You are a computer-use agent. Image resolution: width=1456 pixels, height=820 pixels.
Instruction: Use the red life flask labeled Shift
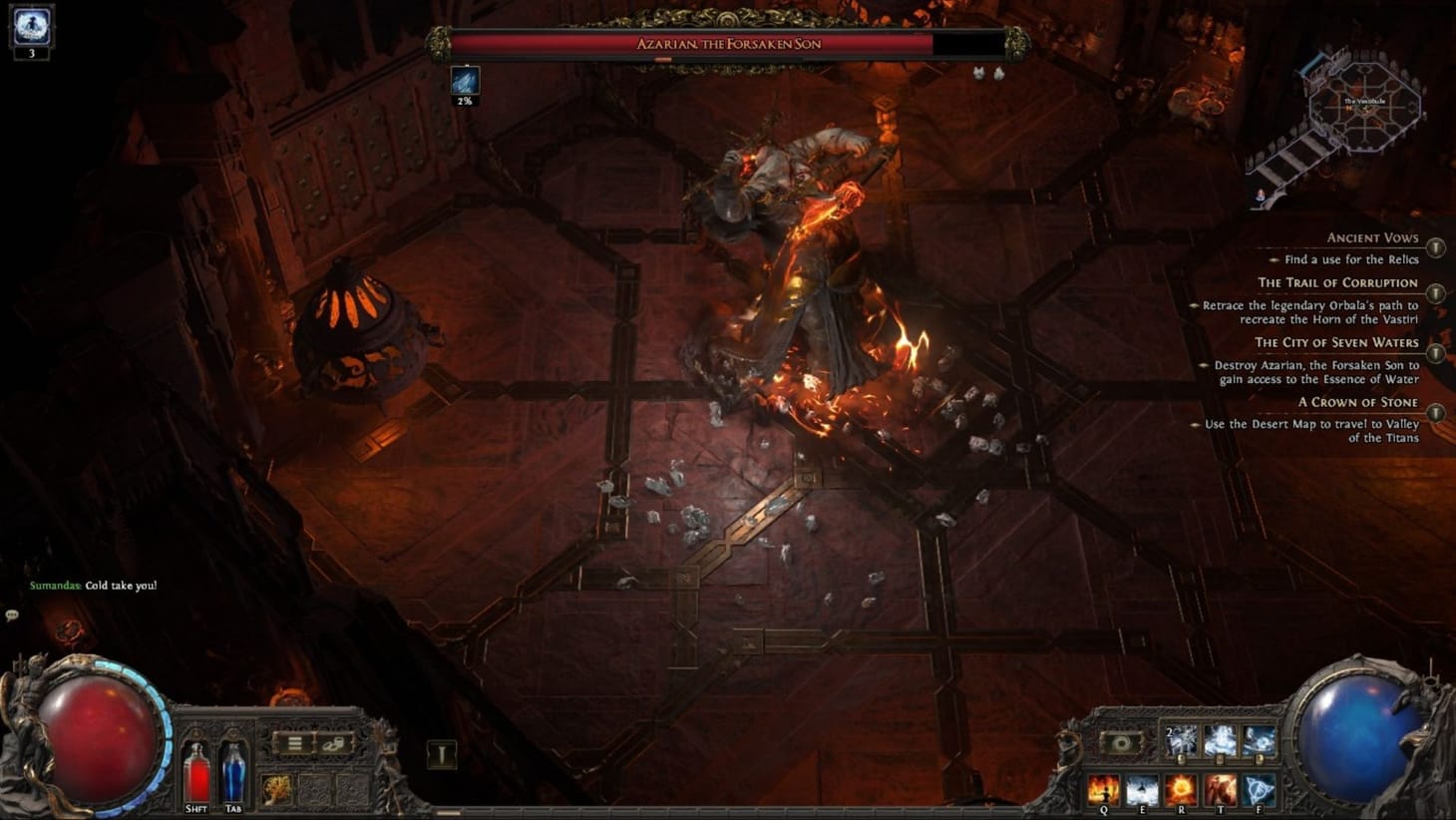(197, 773)
